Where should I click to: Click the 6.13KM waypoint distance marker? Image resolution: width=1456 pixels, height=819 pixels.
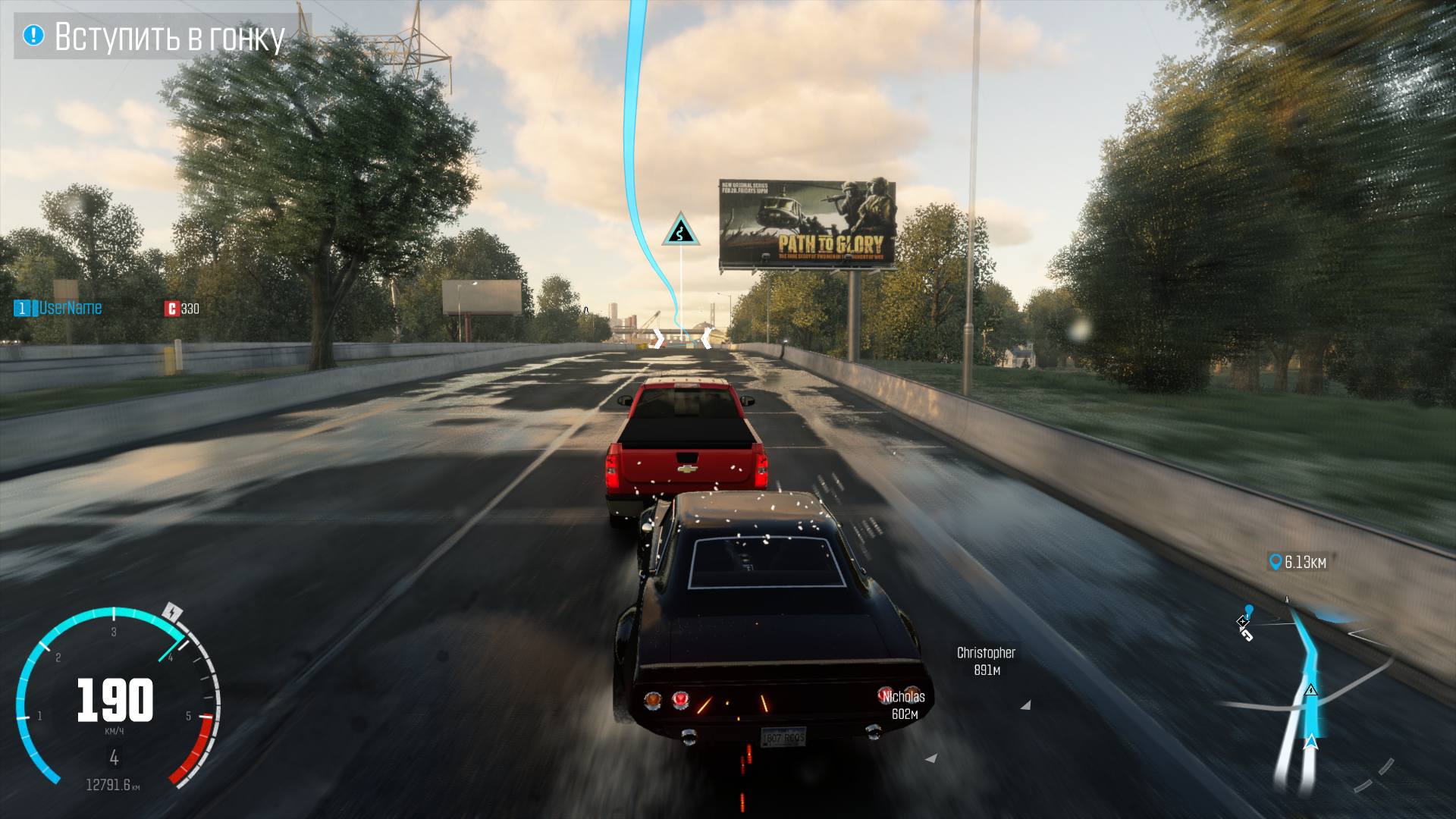[x=1298, y=562]
